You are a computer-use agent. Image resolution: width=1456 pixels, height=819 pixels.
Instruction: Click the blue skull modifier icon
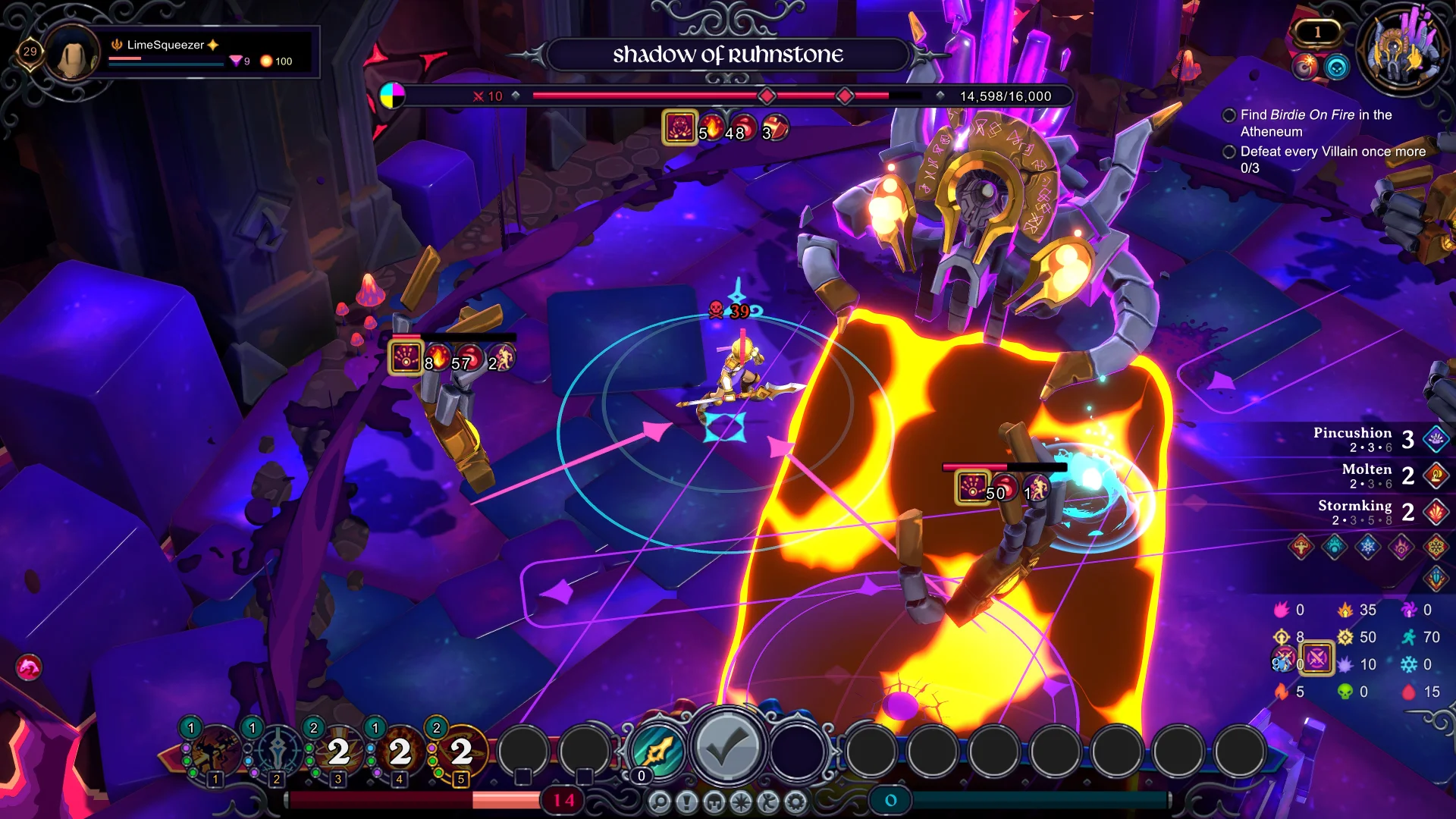pyautogui.click(x=1337, y=67)
